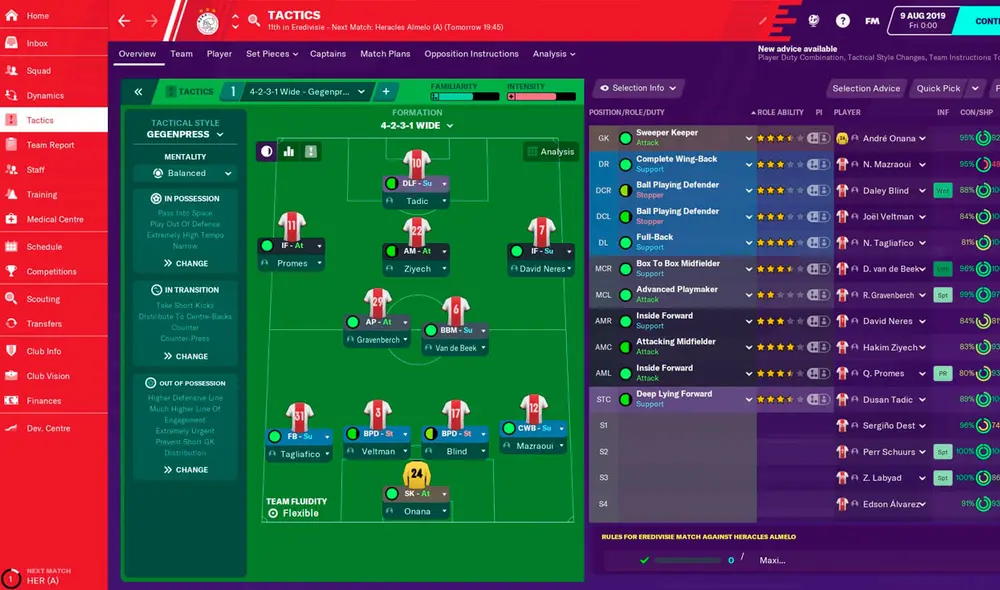Screen dimensions: 1000x590
Task: Select André Onana in the player list
Action: (x=890, y=139)
